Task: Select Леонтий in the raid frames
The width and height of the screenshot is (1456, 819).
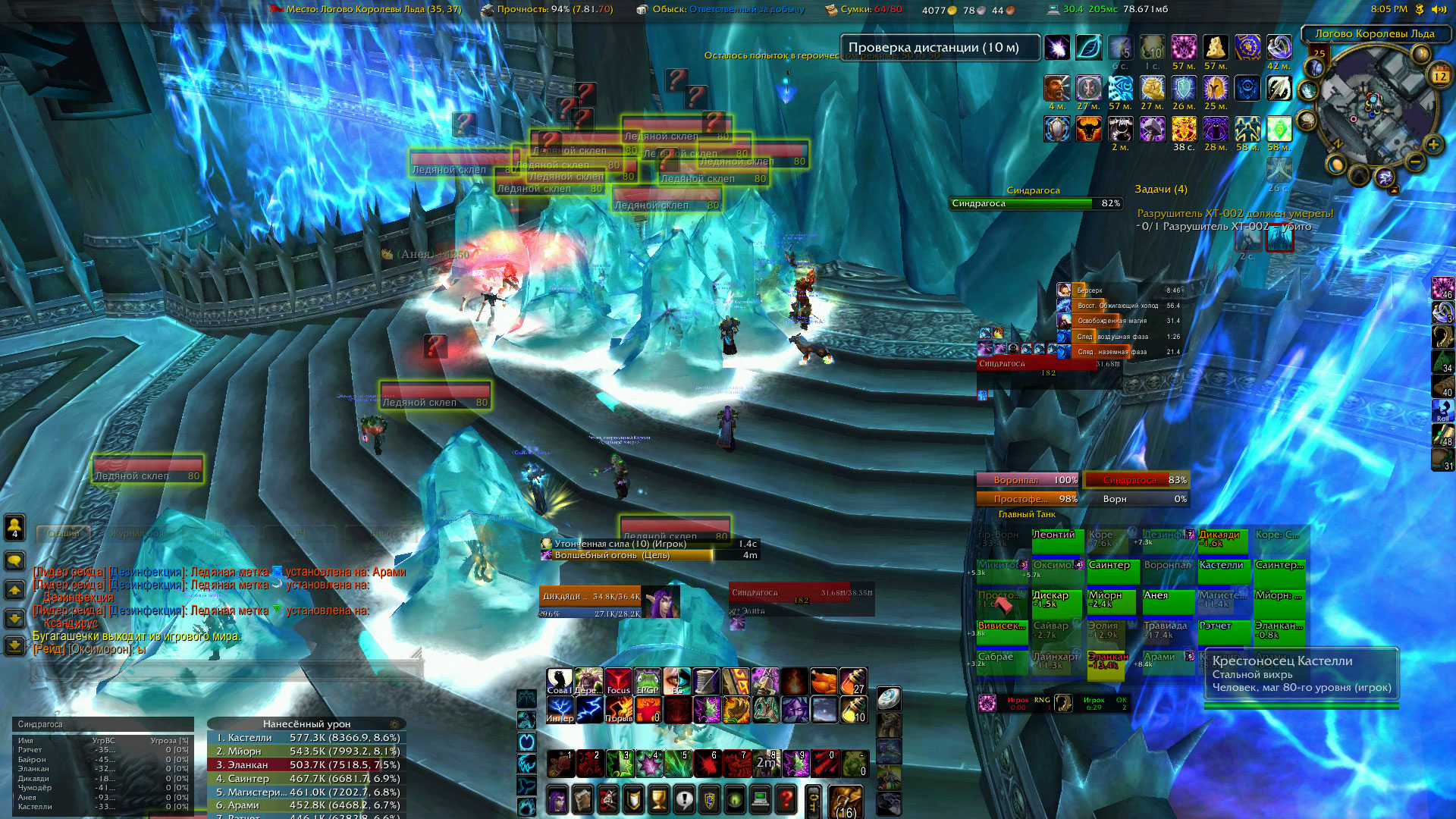Action: point(1056,538)
